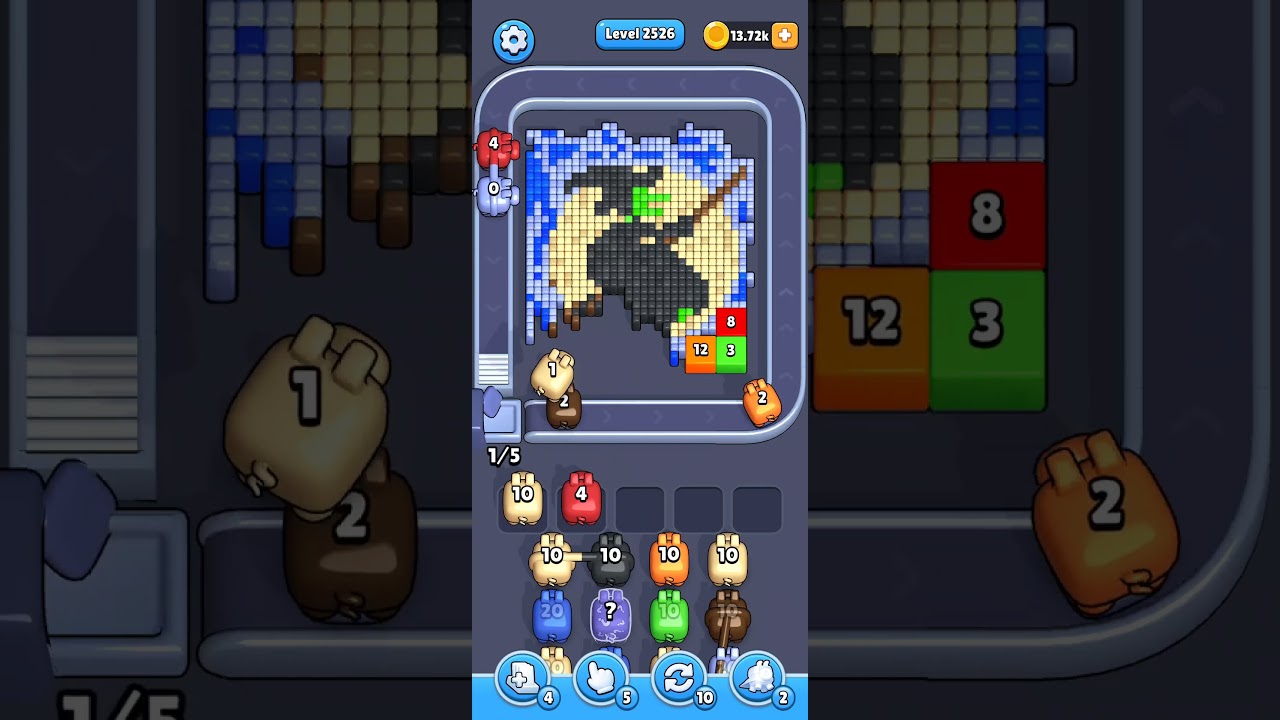Pick the red 4 brick in the queue
The width and height of the screenshot is (1280, 720).
click(x=581, y=500)
